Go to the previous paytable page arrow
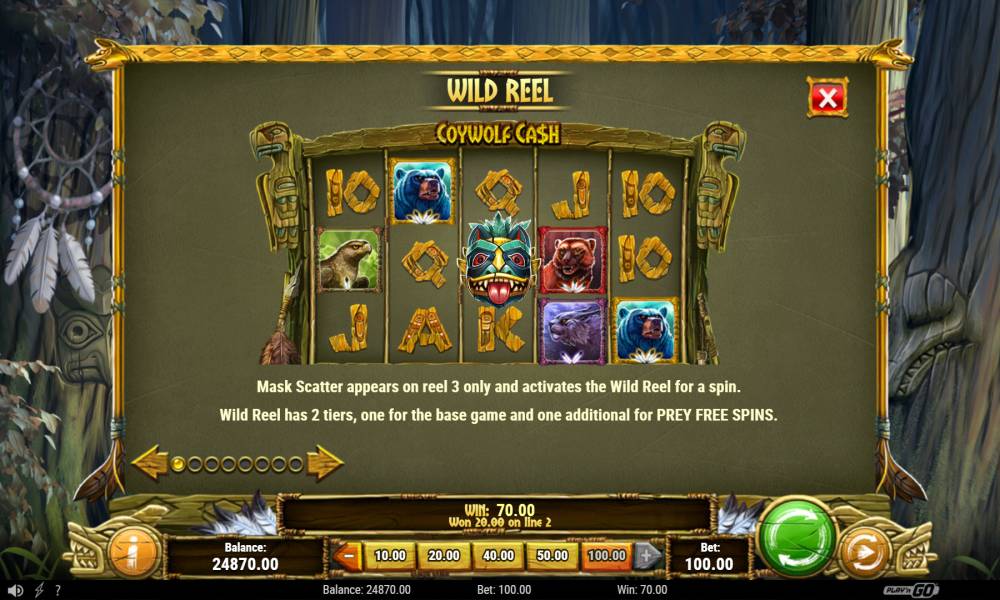1000x600 pixels. 149,463
